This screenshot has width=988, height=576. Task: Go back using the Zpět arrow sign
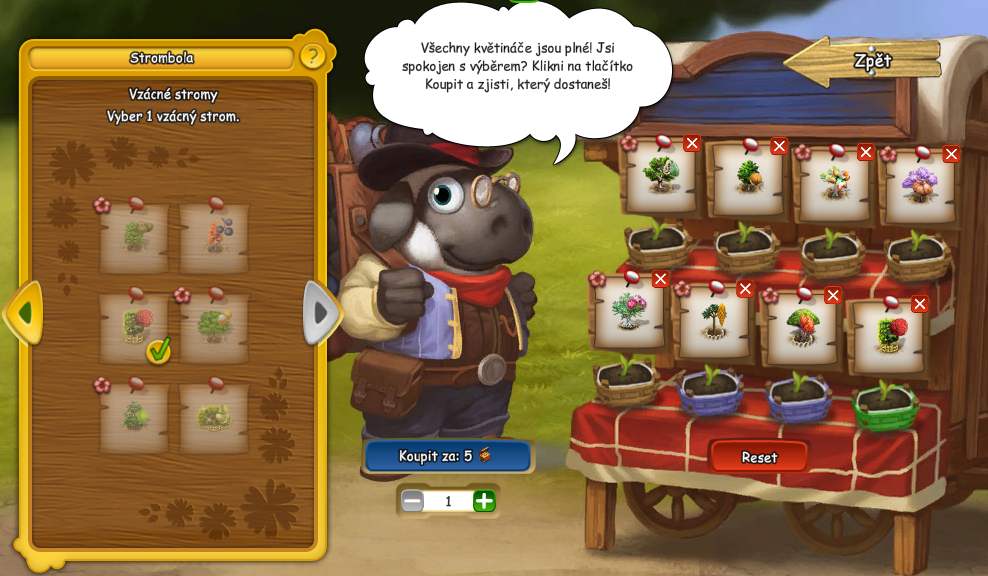coord(864,60)
